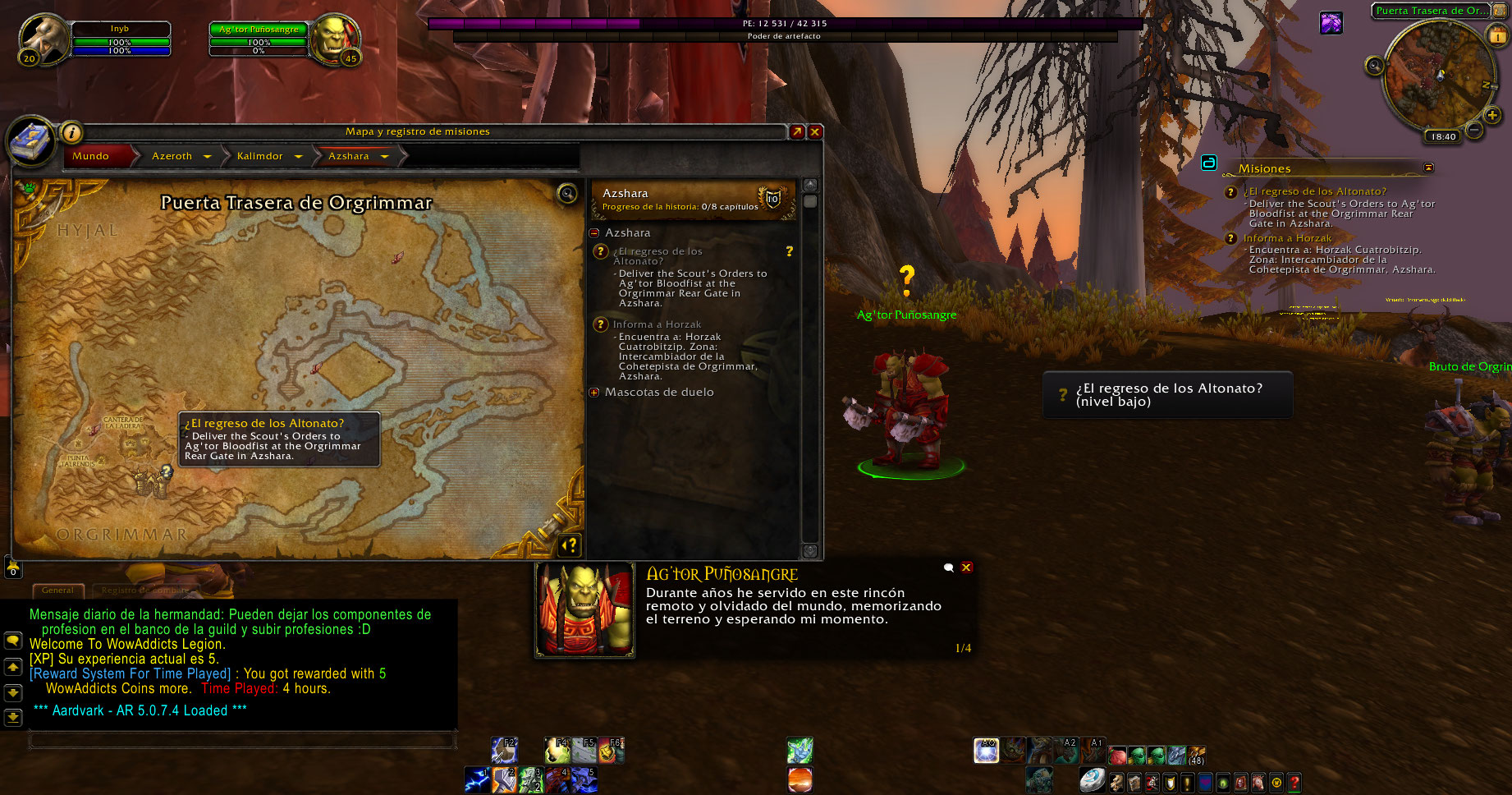The width and height of the screenshot is (1512, 795).
Task: Zoom in on the minimap
Action: coord(1492,116)
